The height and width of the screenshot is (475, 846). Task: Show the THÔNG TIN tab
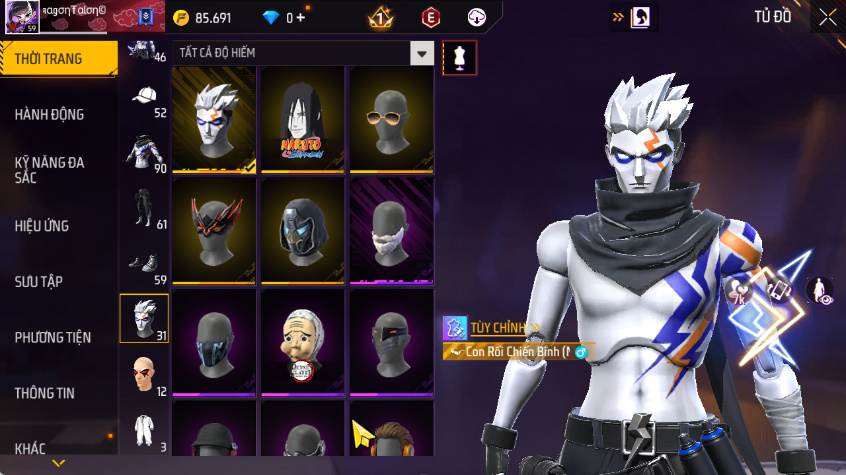(x=44, y=393)
